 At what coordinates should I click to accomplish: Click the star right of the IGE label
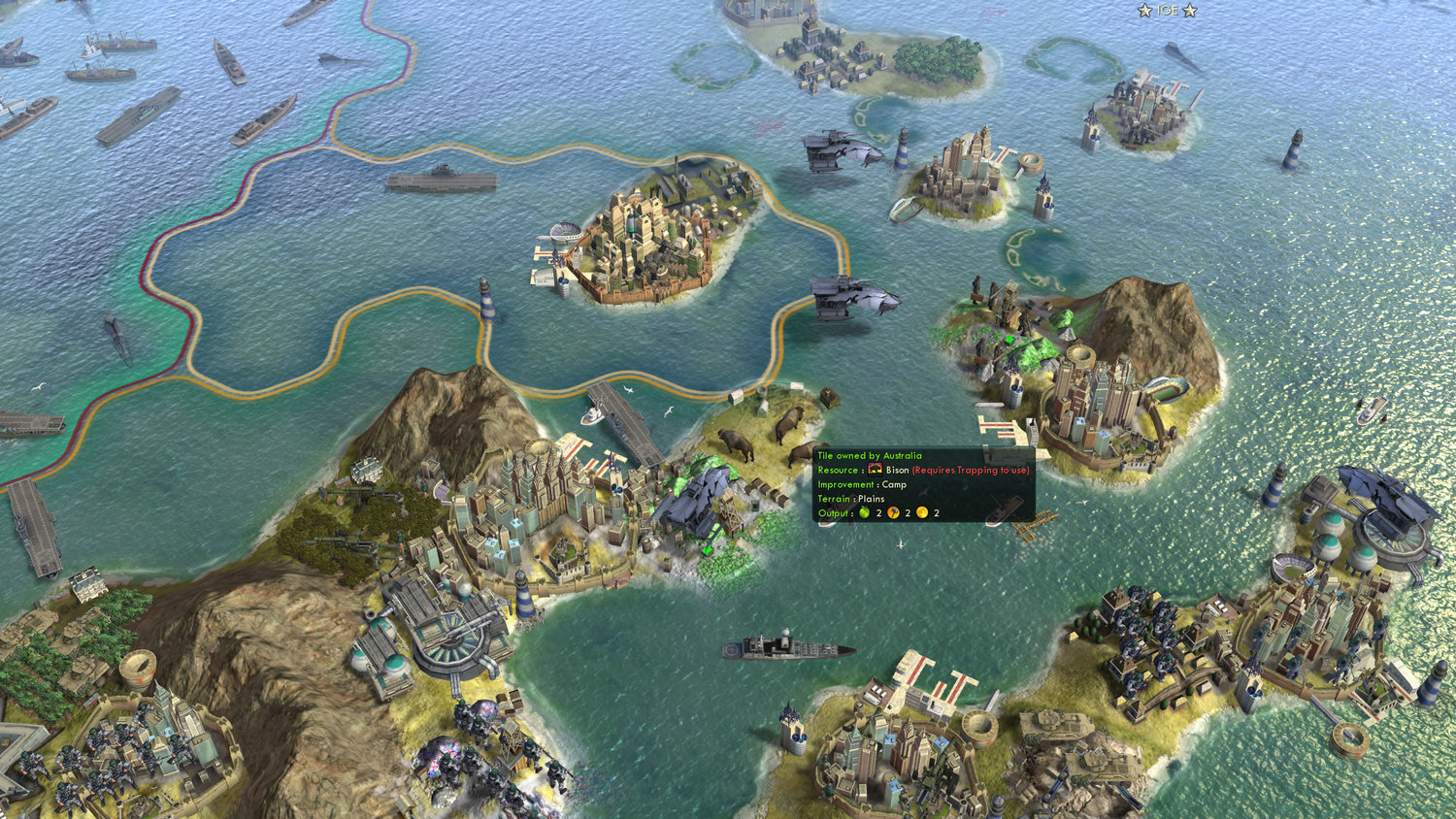(1189, 11)
